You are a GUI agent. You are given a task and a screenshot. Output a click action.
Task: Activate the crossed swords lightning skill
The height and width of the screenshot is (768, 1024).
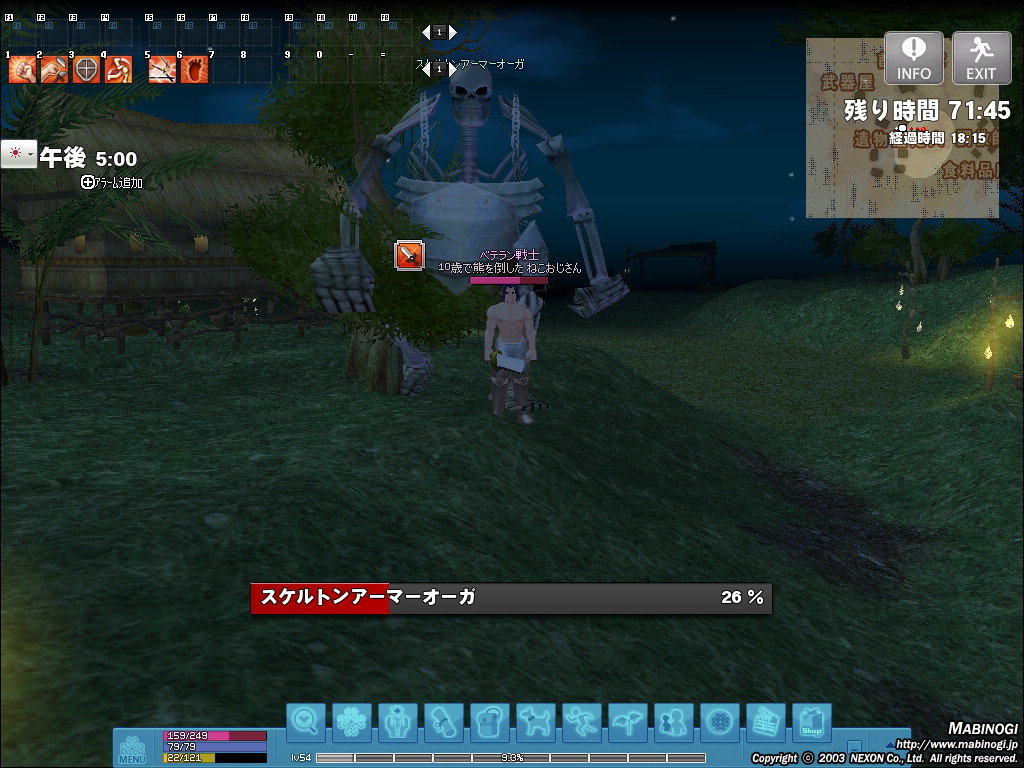click(162, 69)
